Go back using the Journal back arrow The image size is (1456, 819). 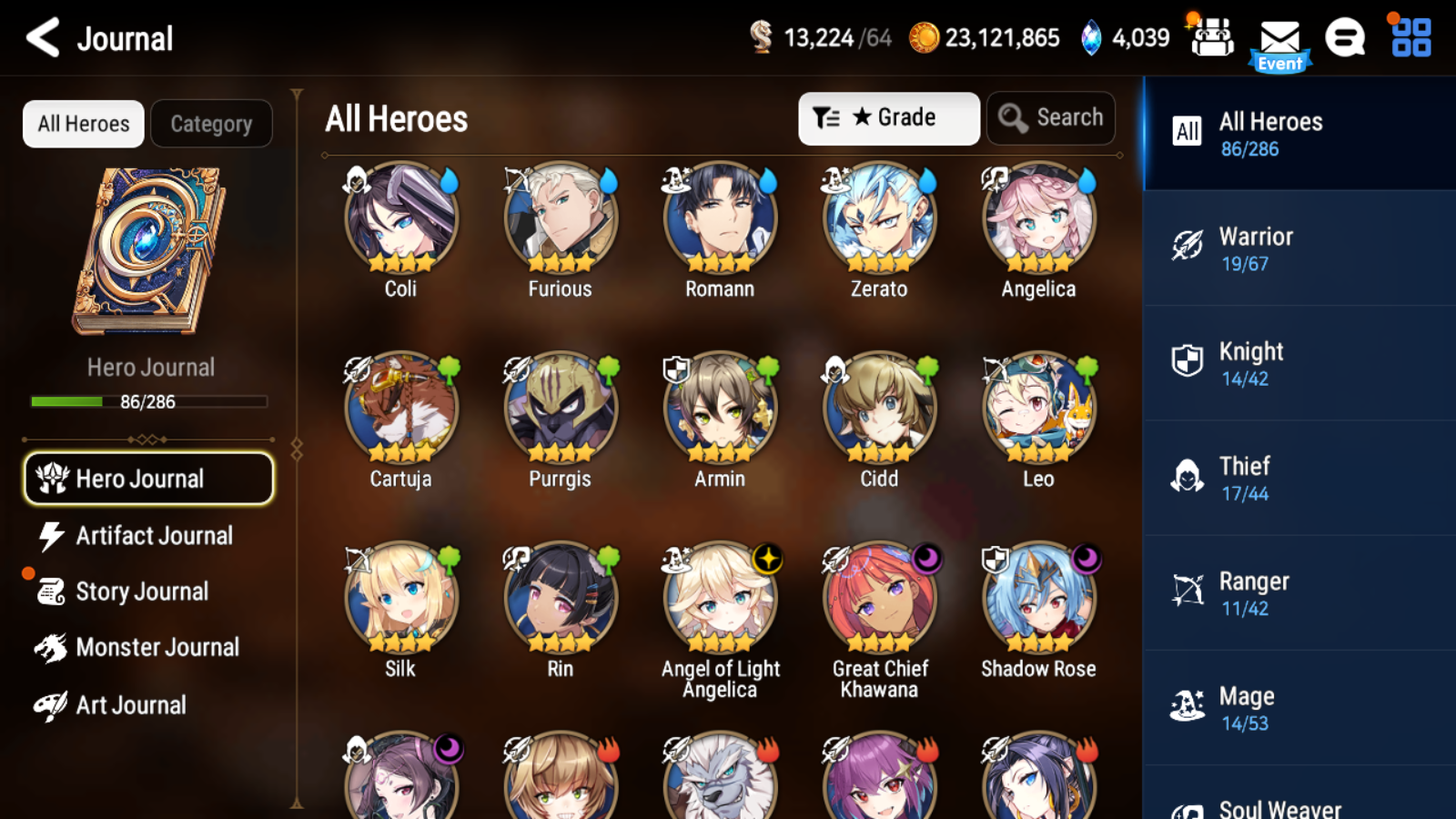click(41, 38)
